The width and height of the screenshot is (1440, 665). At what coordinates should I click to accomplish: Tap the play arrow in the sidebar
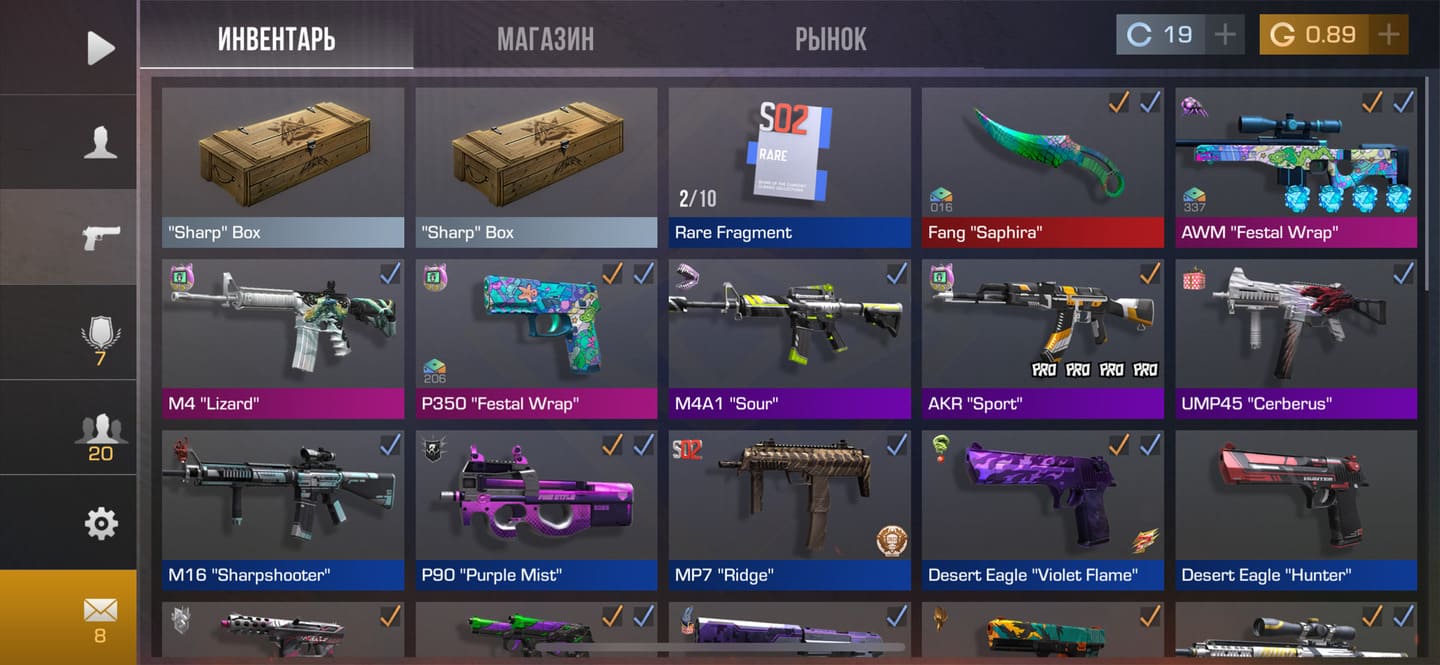coord(100,47)
